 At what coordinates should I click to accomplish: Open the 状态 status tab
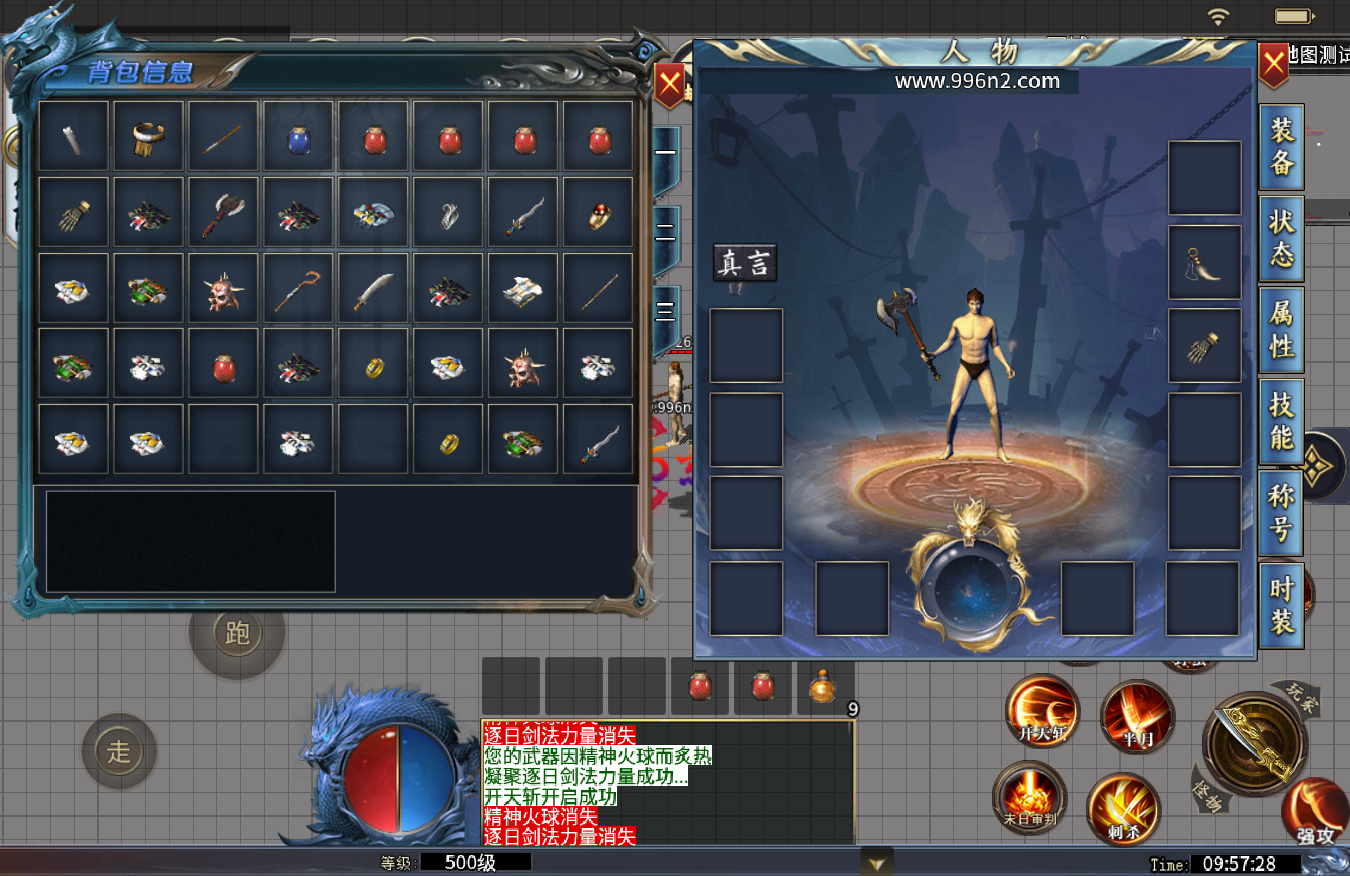[x=1281, y=238]
